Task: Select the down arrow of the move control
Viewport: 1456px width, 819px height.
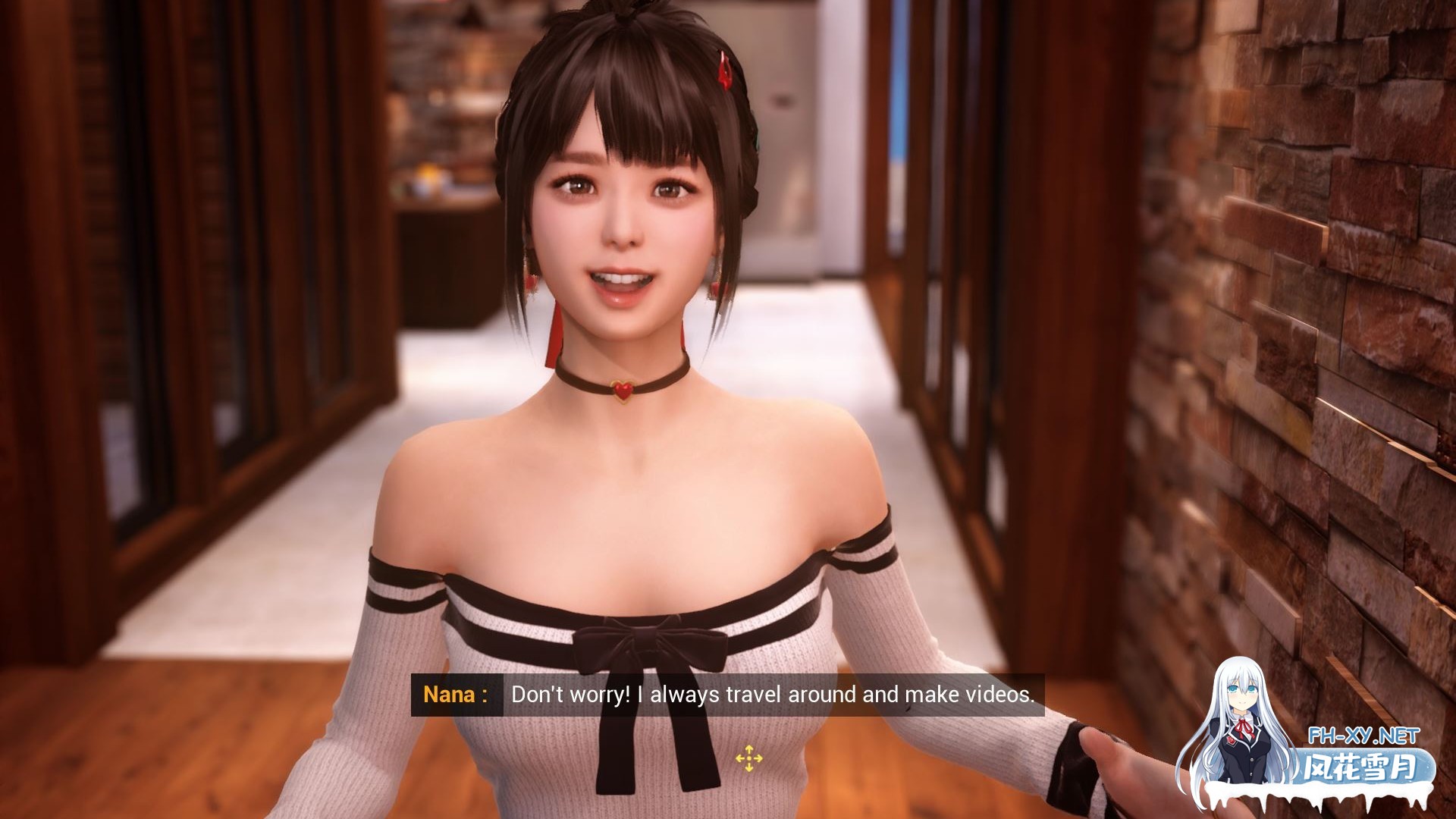Action: coord(748,768)
